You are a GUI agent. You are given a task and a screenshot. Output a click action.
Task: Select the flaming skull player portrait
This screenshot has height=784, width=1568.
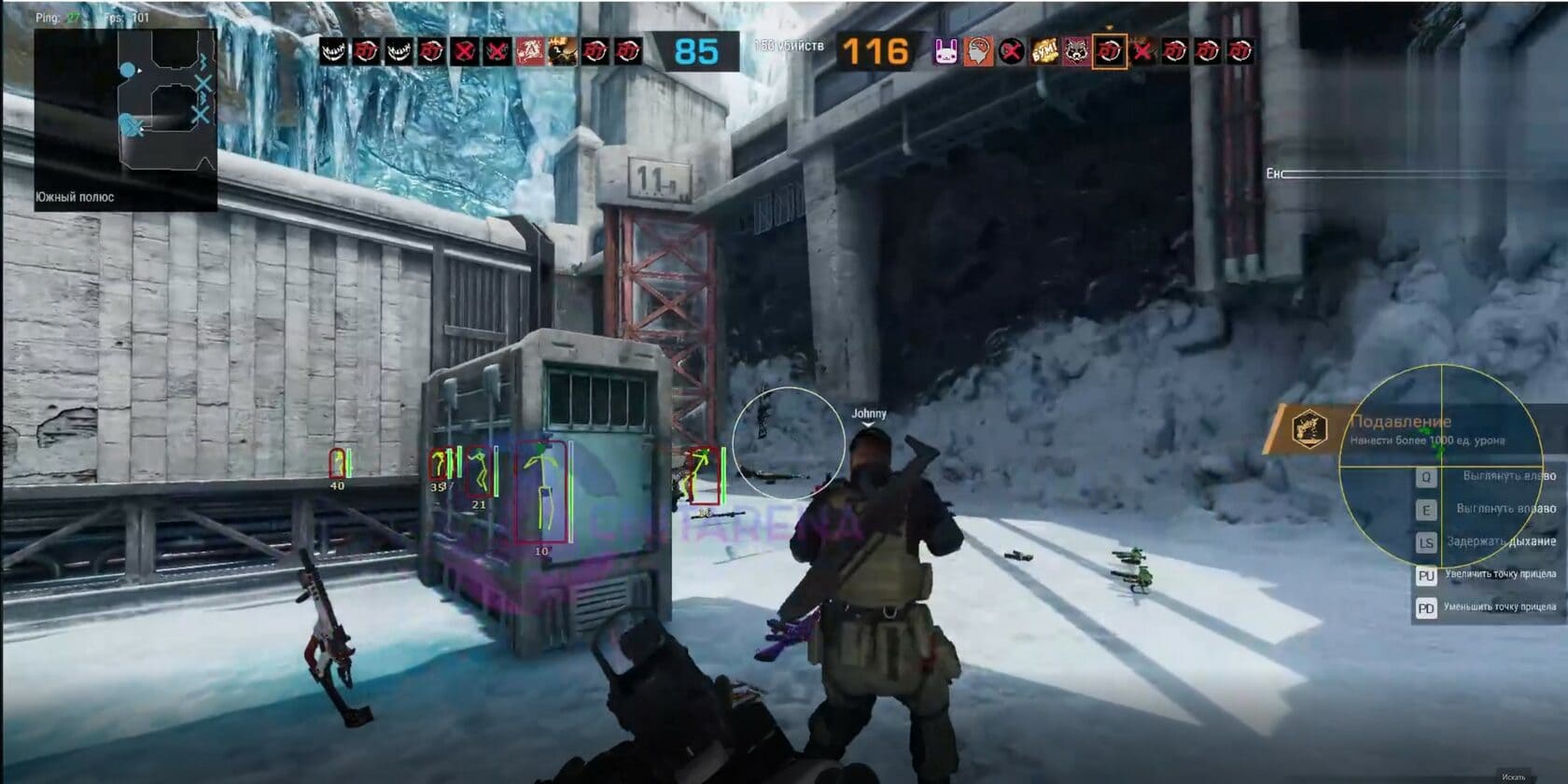[x=560, y=53]
